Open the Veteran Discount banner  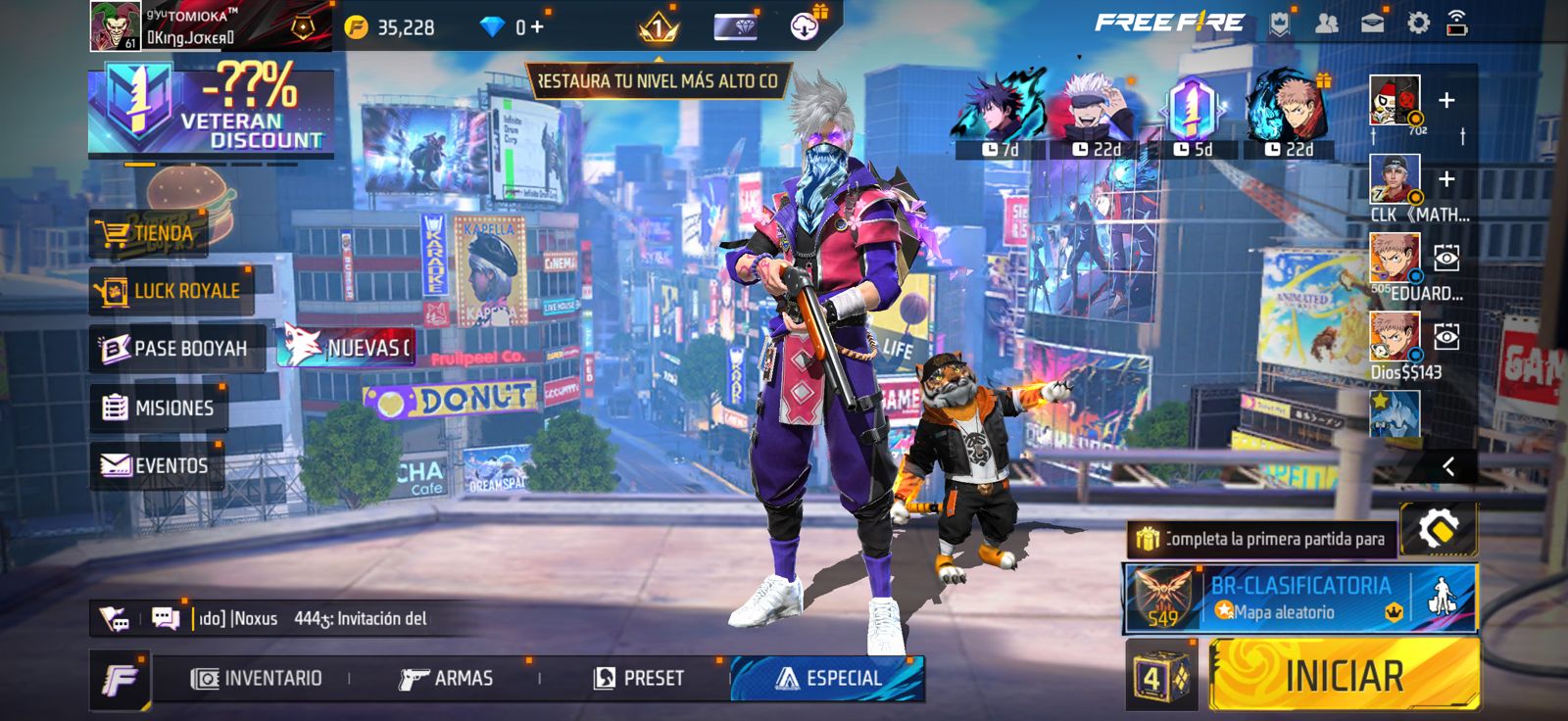click(211, 113)
